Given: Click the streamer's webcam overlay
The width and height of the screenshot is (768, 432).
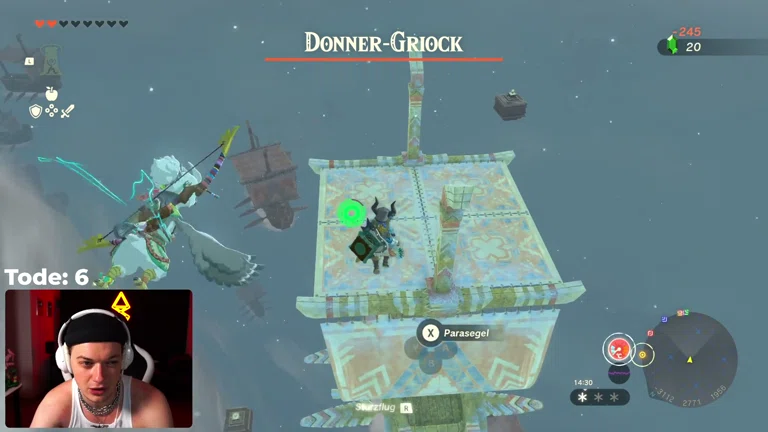Looking at the screenshot, I should click(x=98, y=359).
